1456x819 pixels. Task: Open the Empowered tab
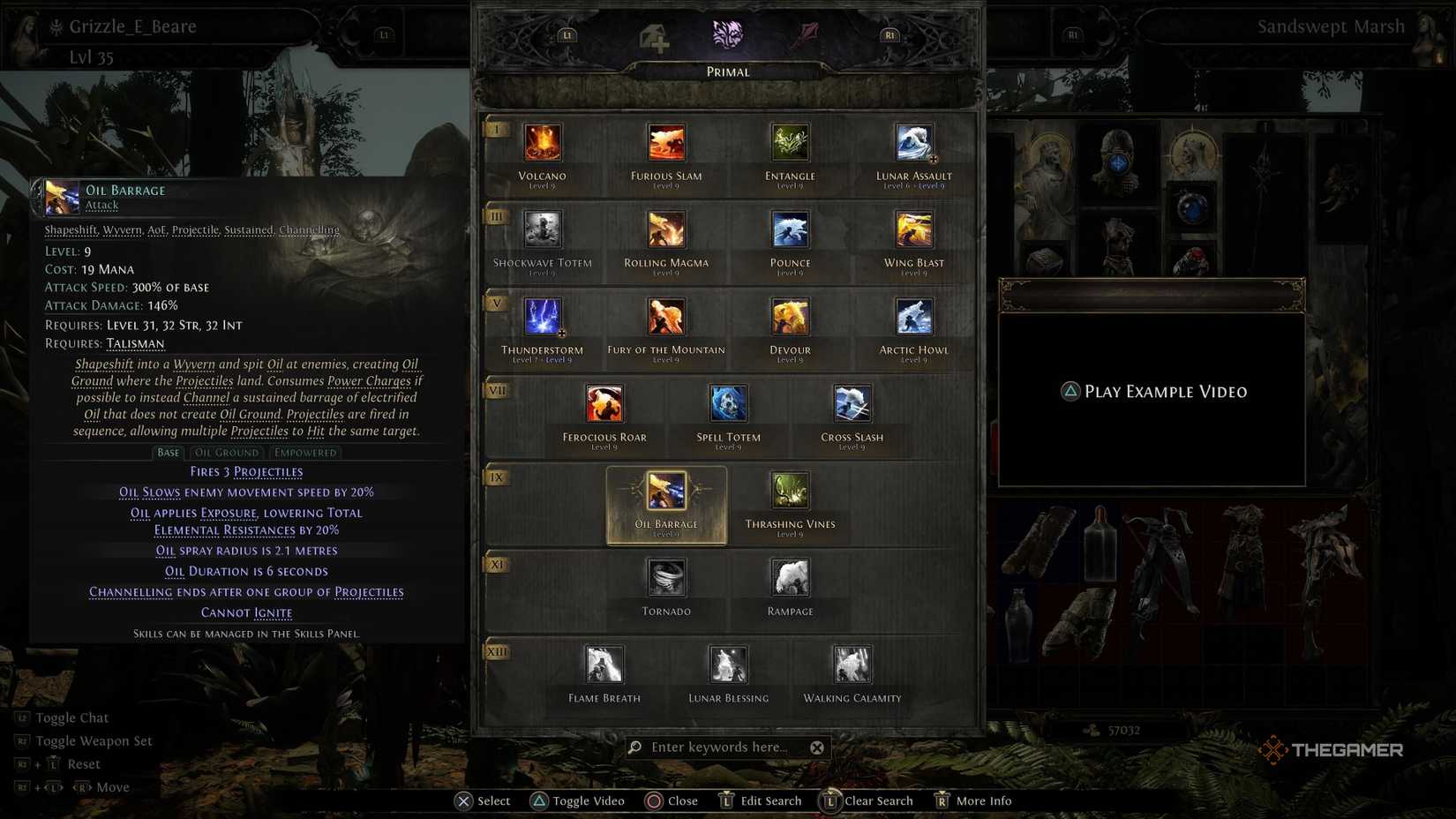click(305, 452)
